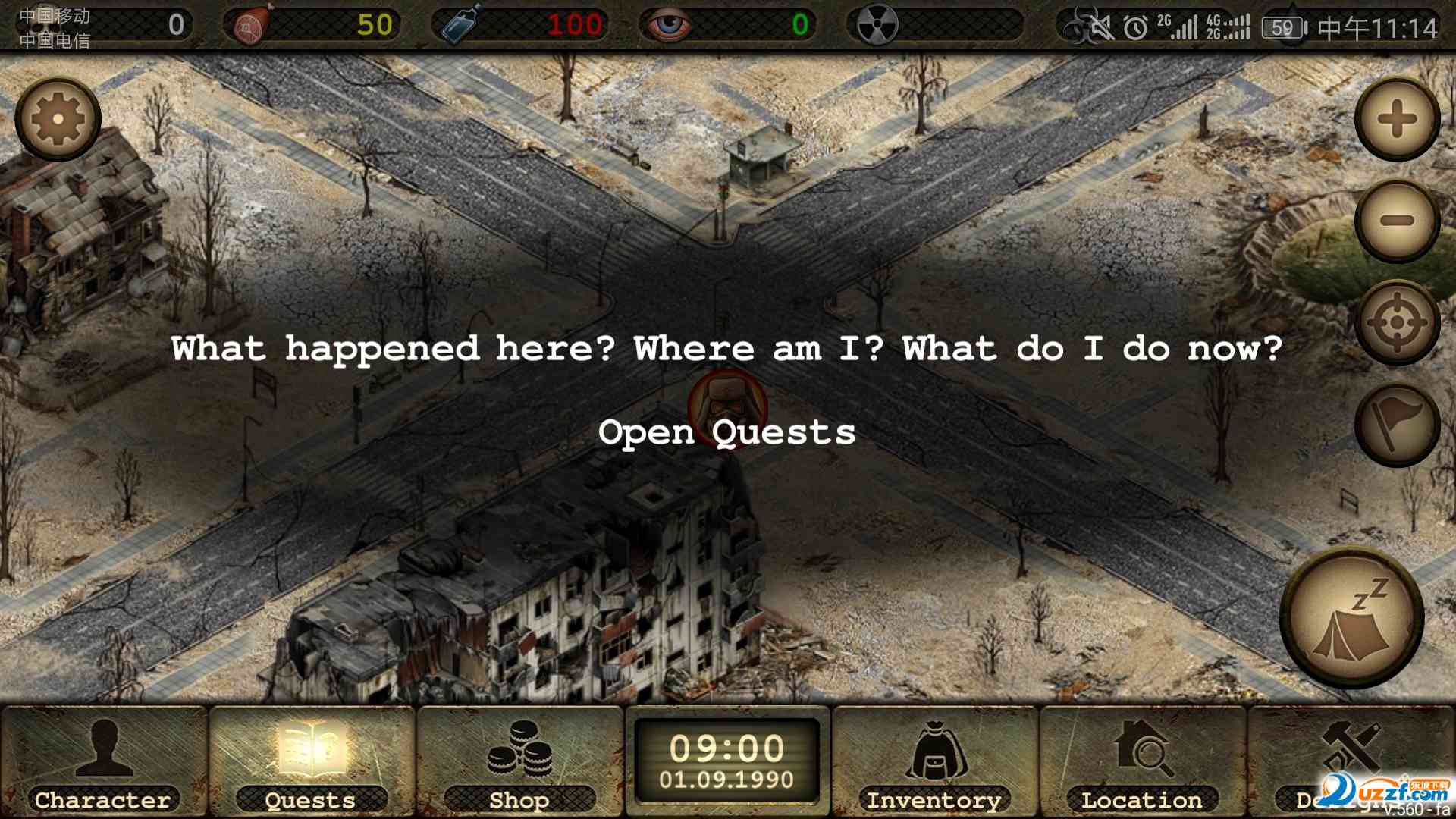Open the Quests book
Image resolution: width=1456 pixels, height=819 pixels.
[311, 762]
